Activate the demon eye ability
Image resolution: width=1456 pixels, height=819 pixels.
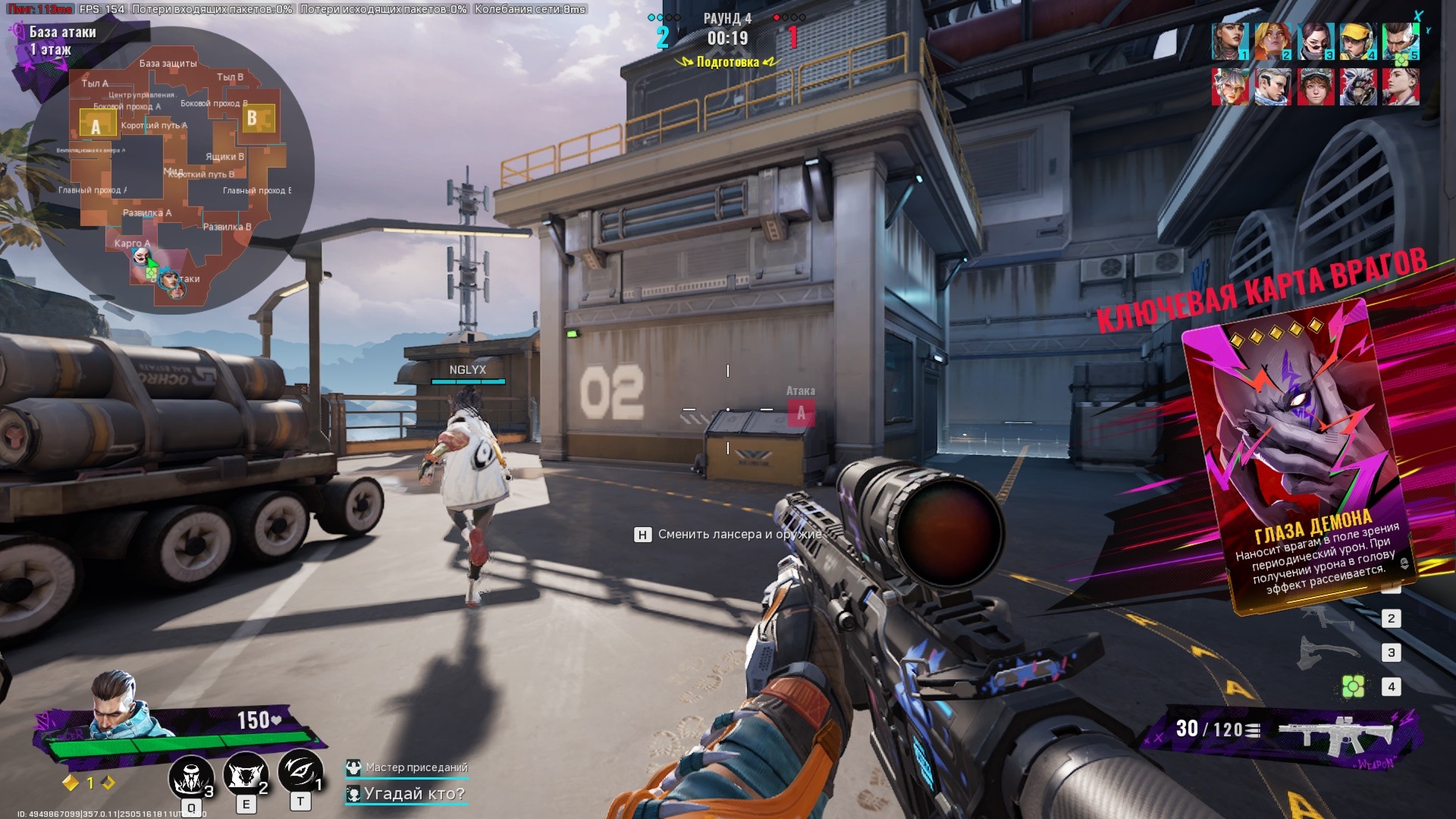[300, 772]
